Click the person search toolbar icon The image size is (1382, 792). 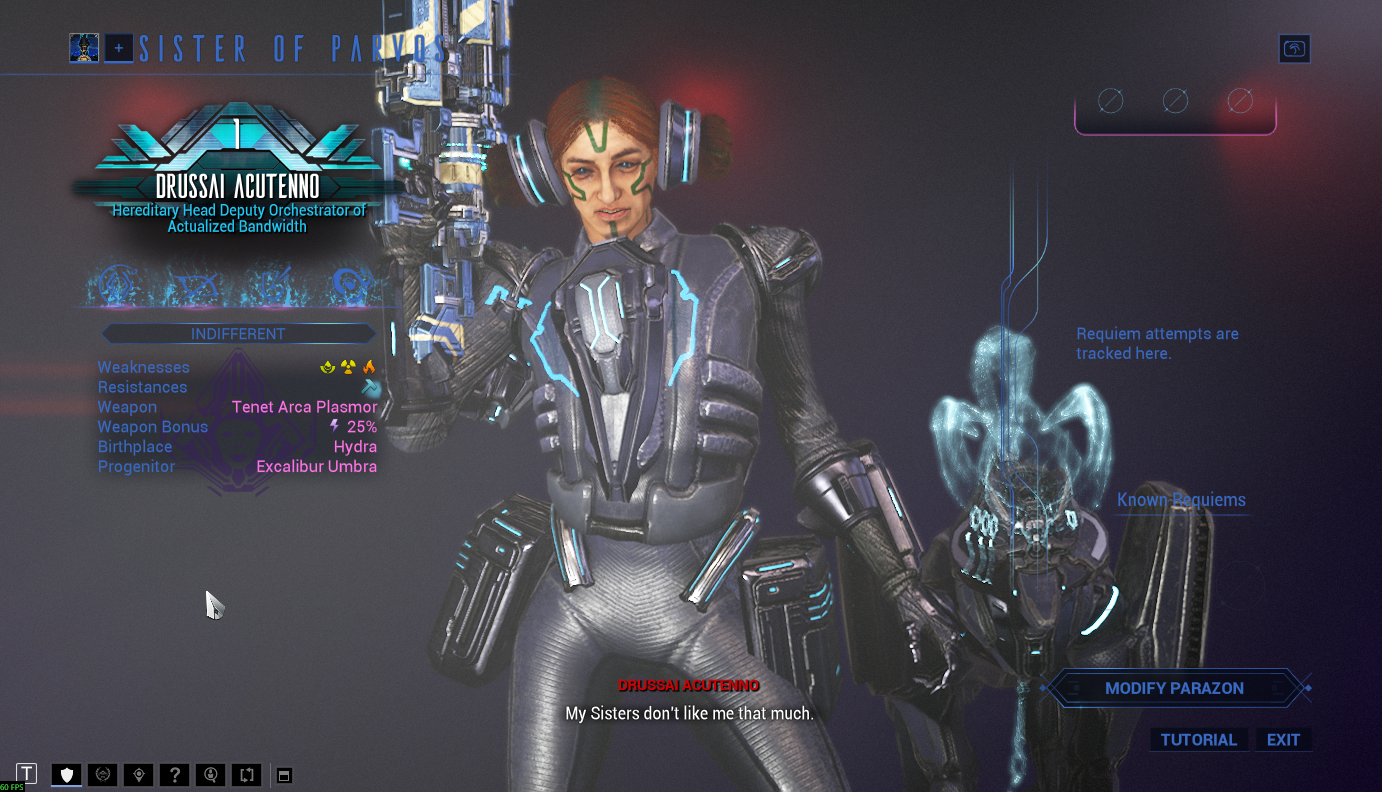[x=211, y=774]
